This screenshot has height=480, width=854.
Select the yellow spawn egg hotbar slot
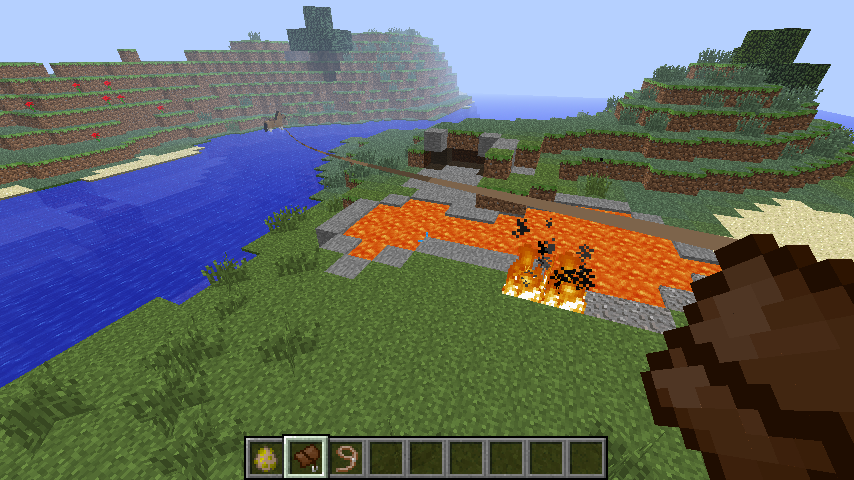[x=265, y=458]
